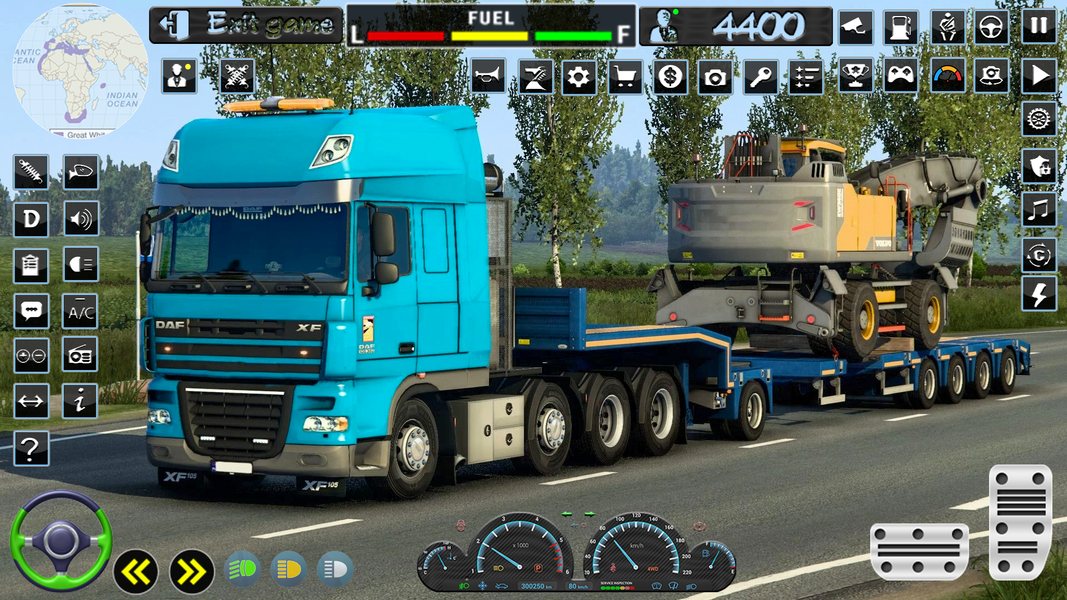The width and height of the screenshot is (1067, 600).
Task: Toggle the A/C button
Action: 81,311
